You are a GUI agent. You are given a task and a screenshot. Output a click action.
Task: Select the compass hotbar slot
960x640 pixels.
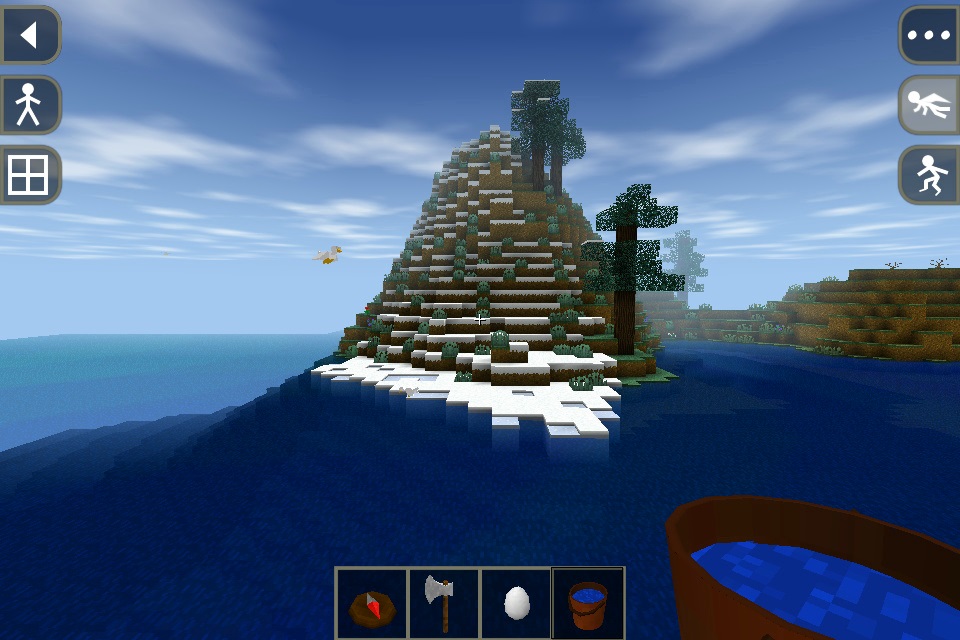point(371,603)
